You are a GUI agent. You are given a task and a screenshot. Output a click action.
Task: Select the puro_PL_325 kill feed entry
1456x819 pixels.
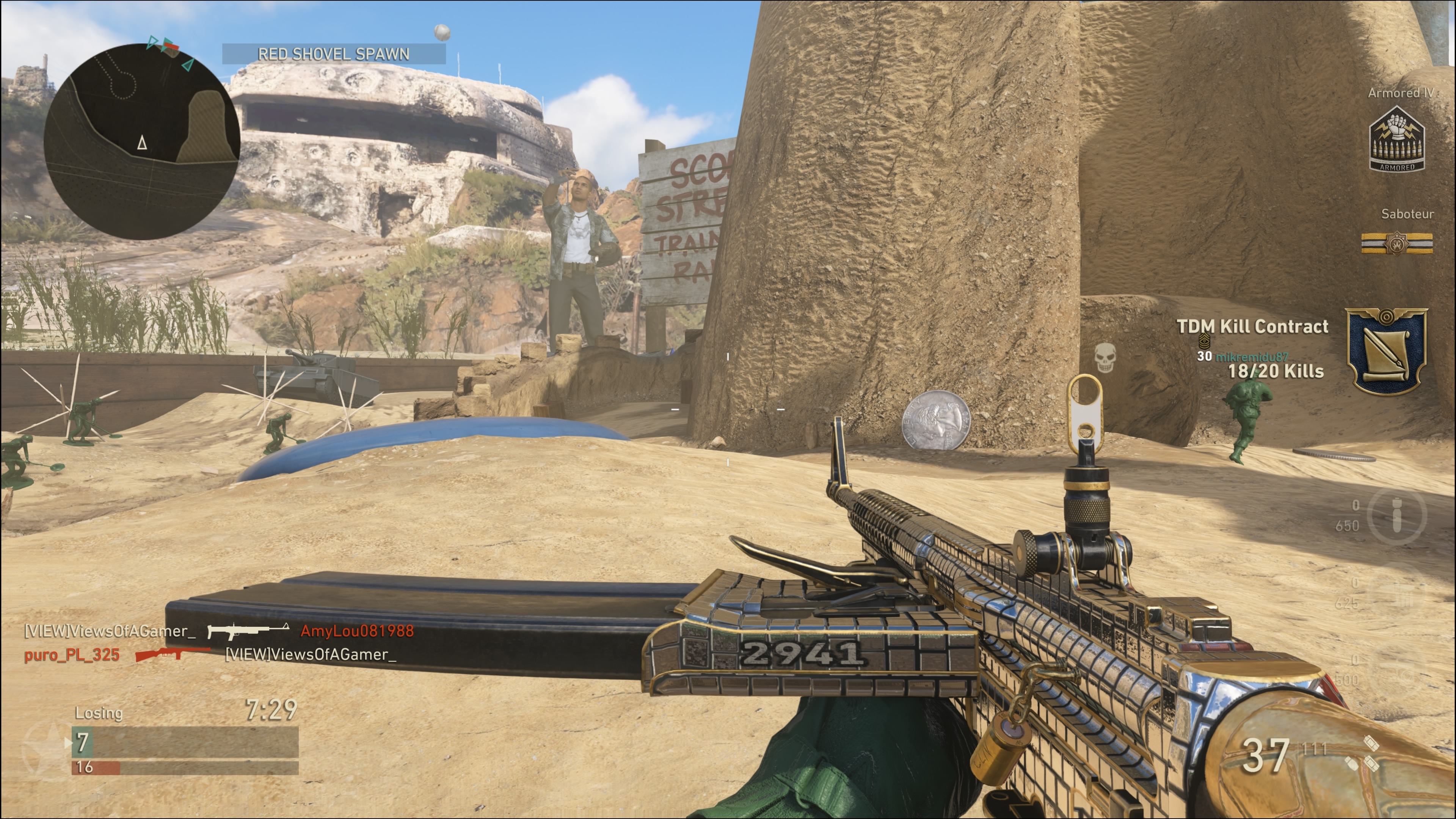pyautogui.click(x=72, y=655)
